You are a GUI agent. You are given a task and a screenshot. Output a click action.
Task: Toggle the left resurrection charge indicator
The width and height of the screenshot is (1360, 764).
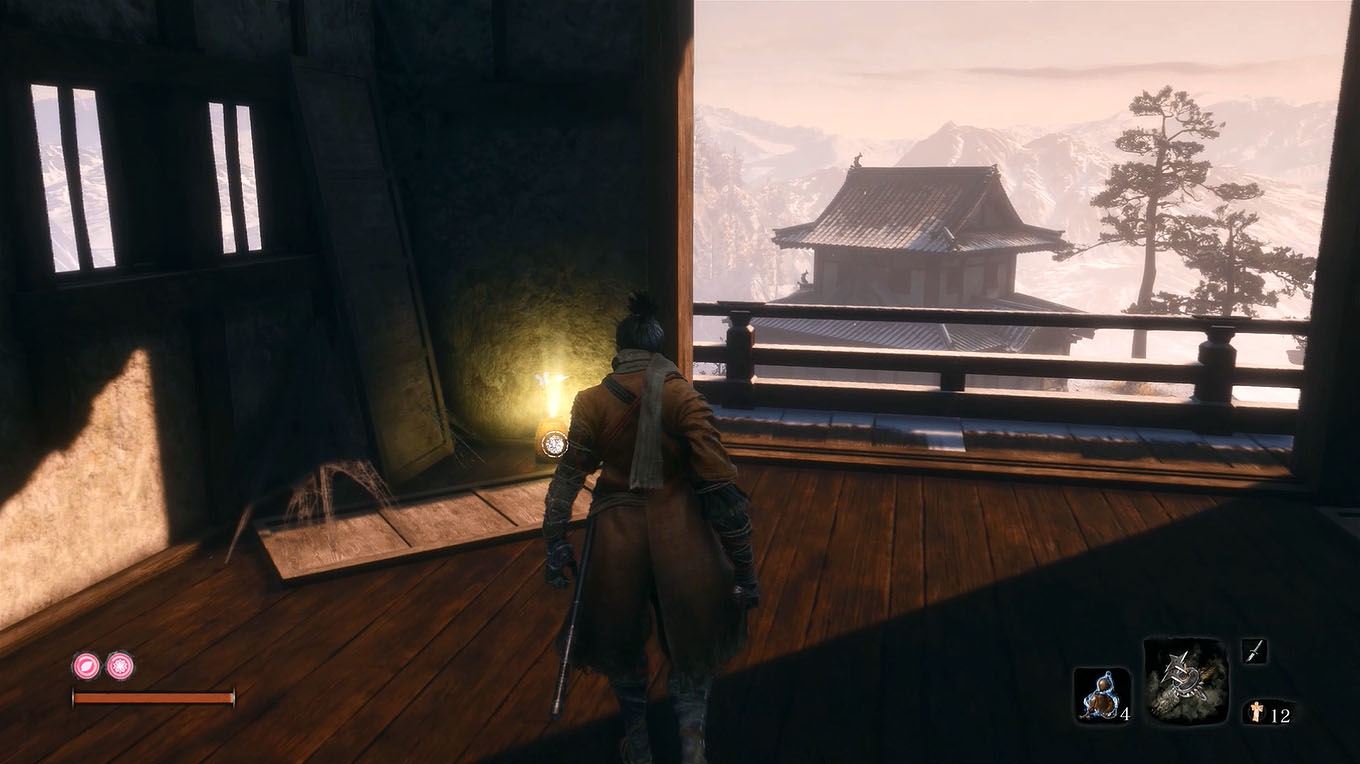pyautogui.click(x=86, y=665)
